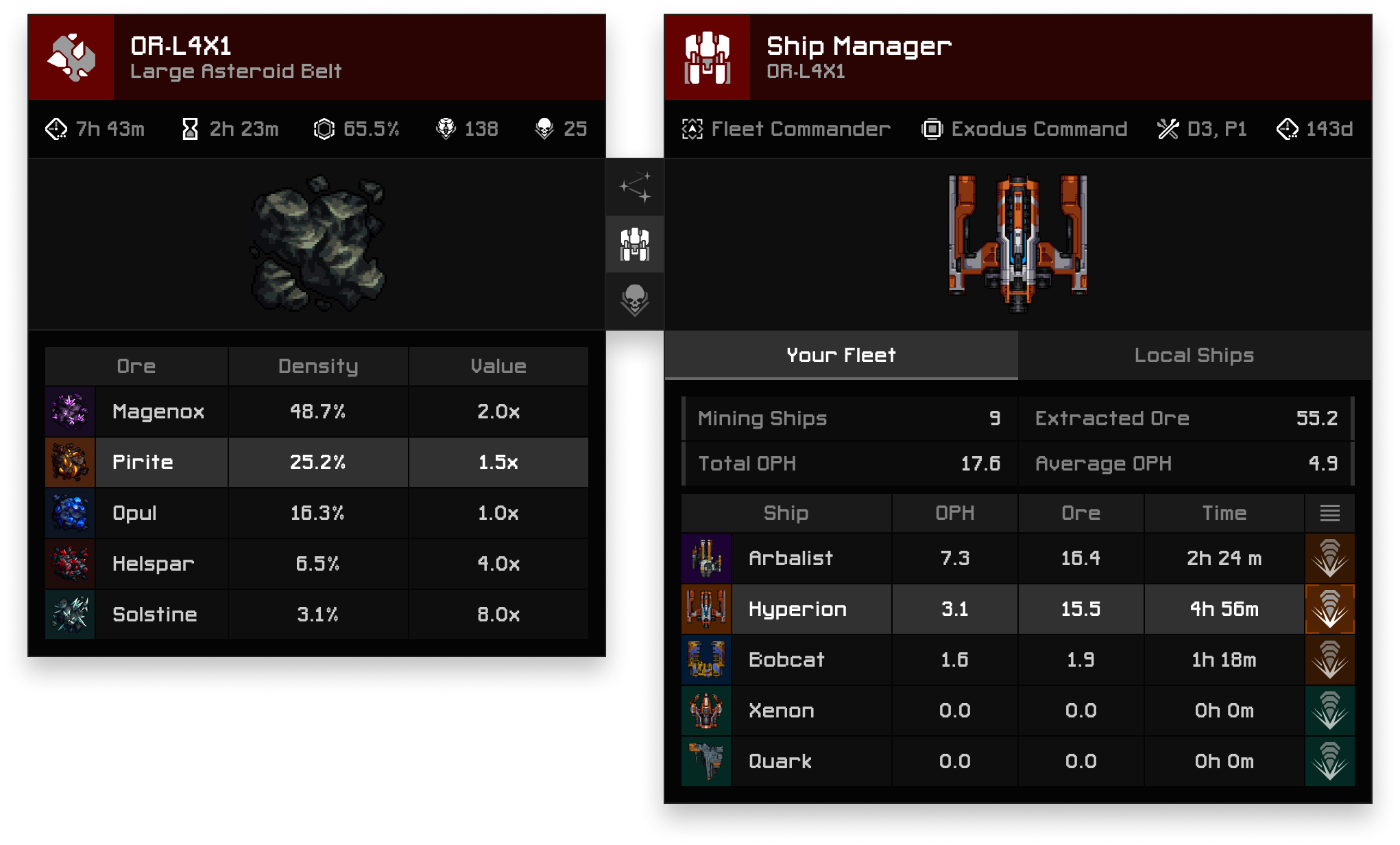The height and width of the screenshot is (845, 1400).
Task: Sort ores by the Density column header
Action: (x=318, y=366)
